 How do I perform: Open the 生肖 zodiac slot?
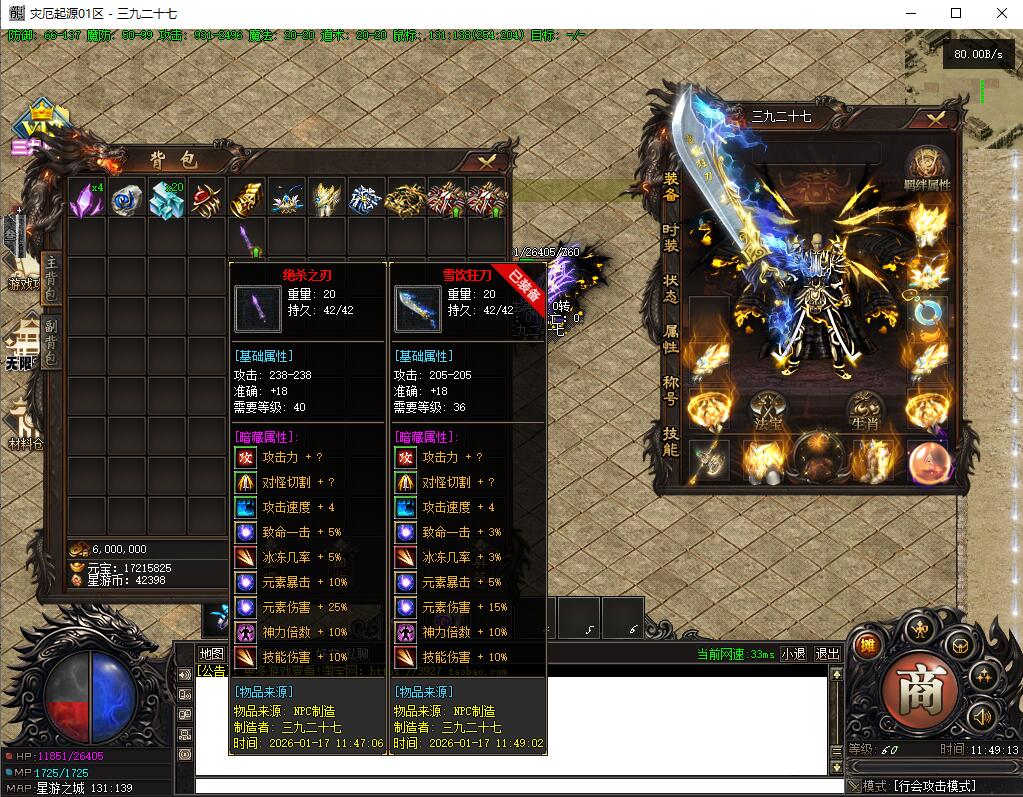click(x=866, y=412)
